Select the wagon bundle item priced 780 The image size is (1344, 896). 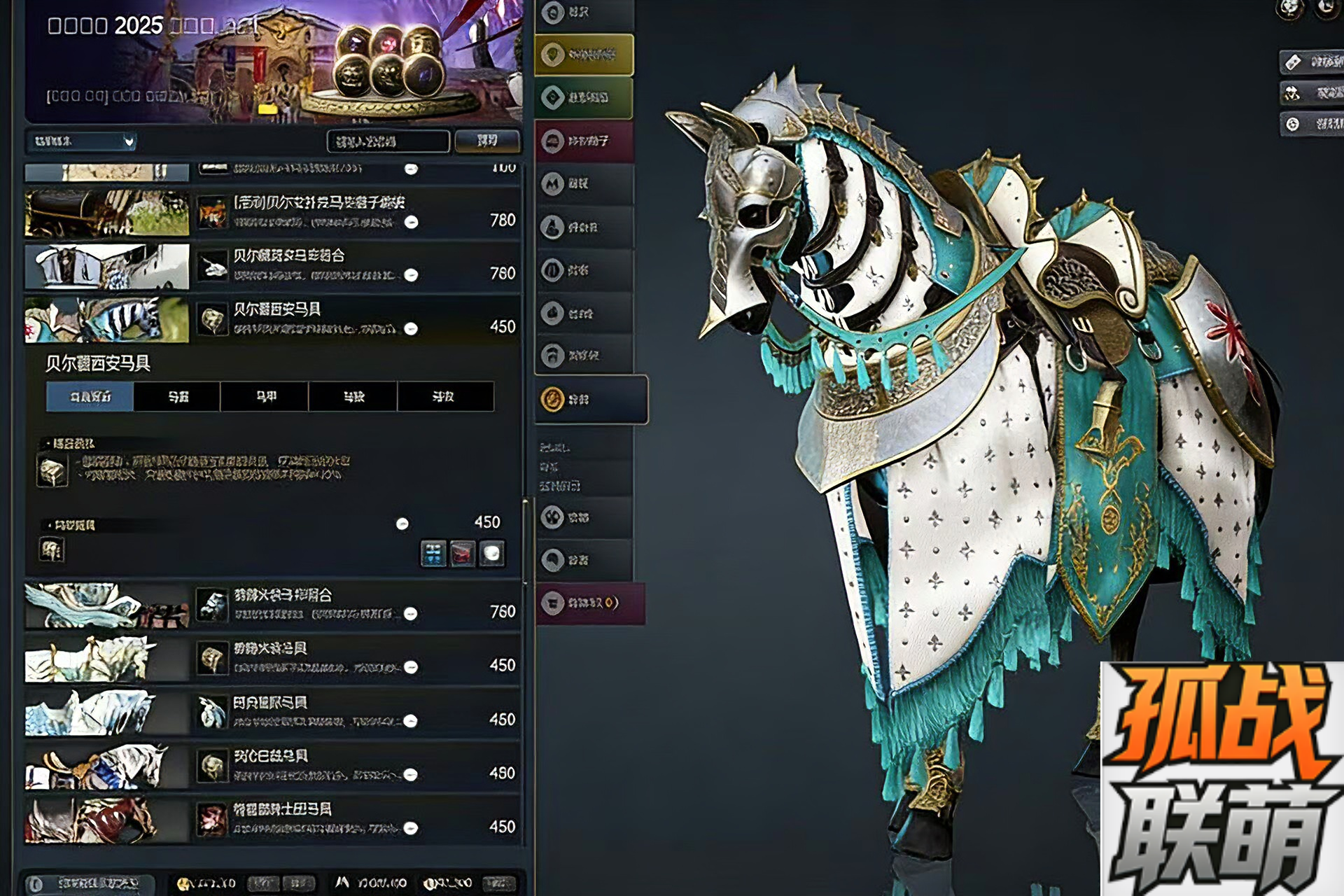pos(273,212)
